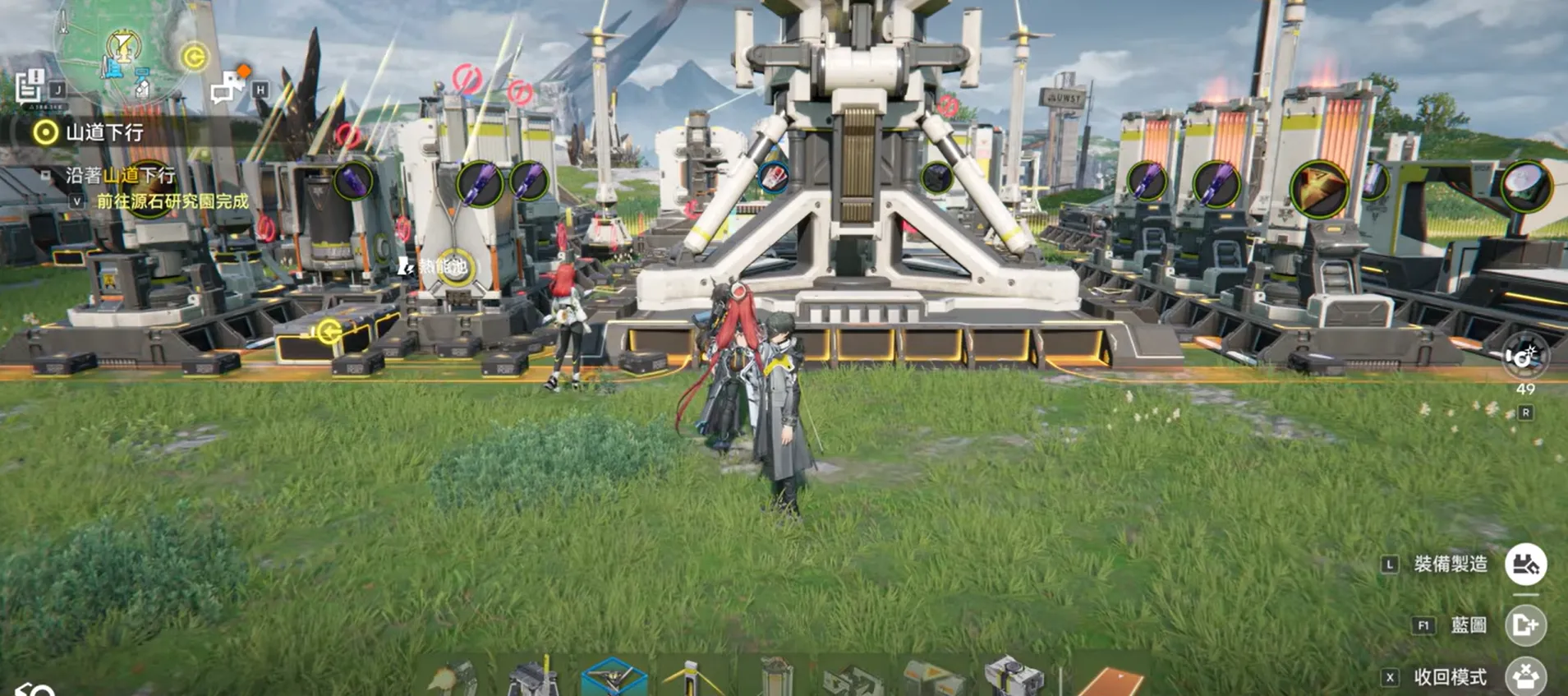The width and height of the screenshot is (1568, 696).
Task: Activate 收回模式 retrieve mode button
Action: point(1525,677)
